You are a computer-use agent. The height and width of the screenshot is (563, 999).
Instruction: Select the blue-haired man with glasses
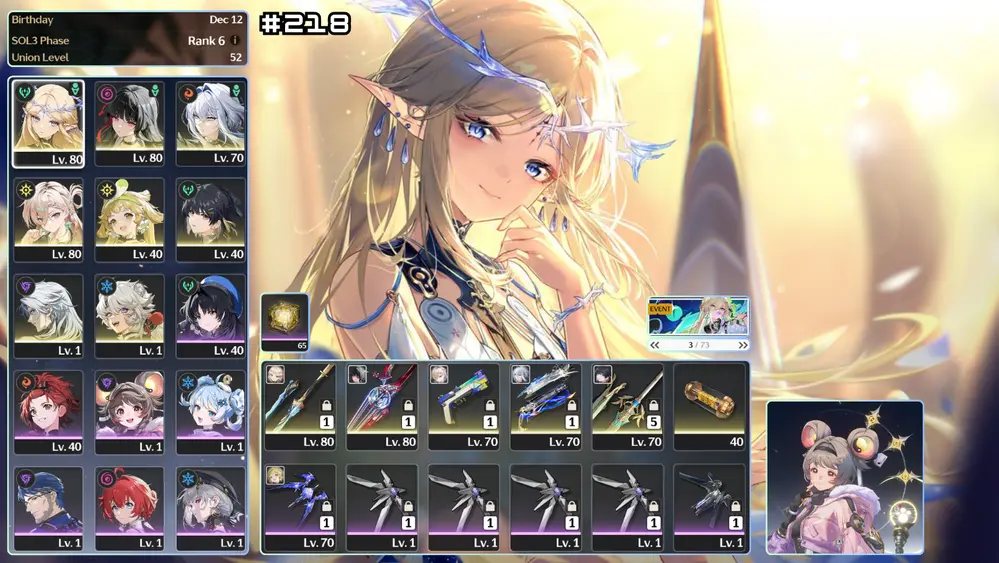coord(48,508)
